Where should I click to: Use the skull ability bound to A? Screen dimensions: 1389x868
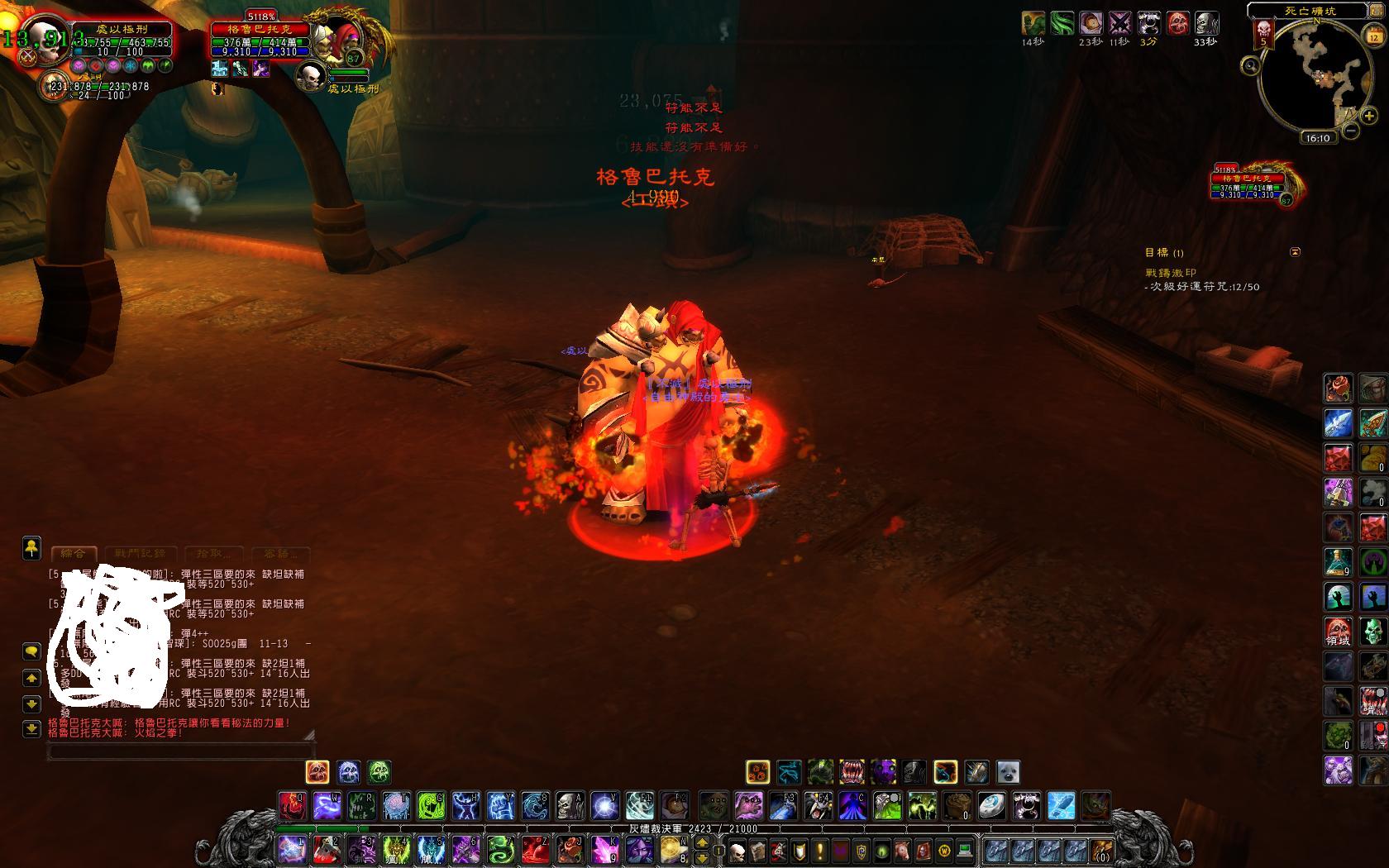click(570, 804)
